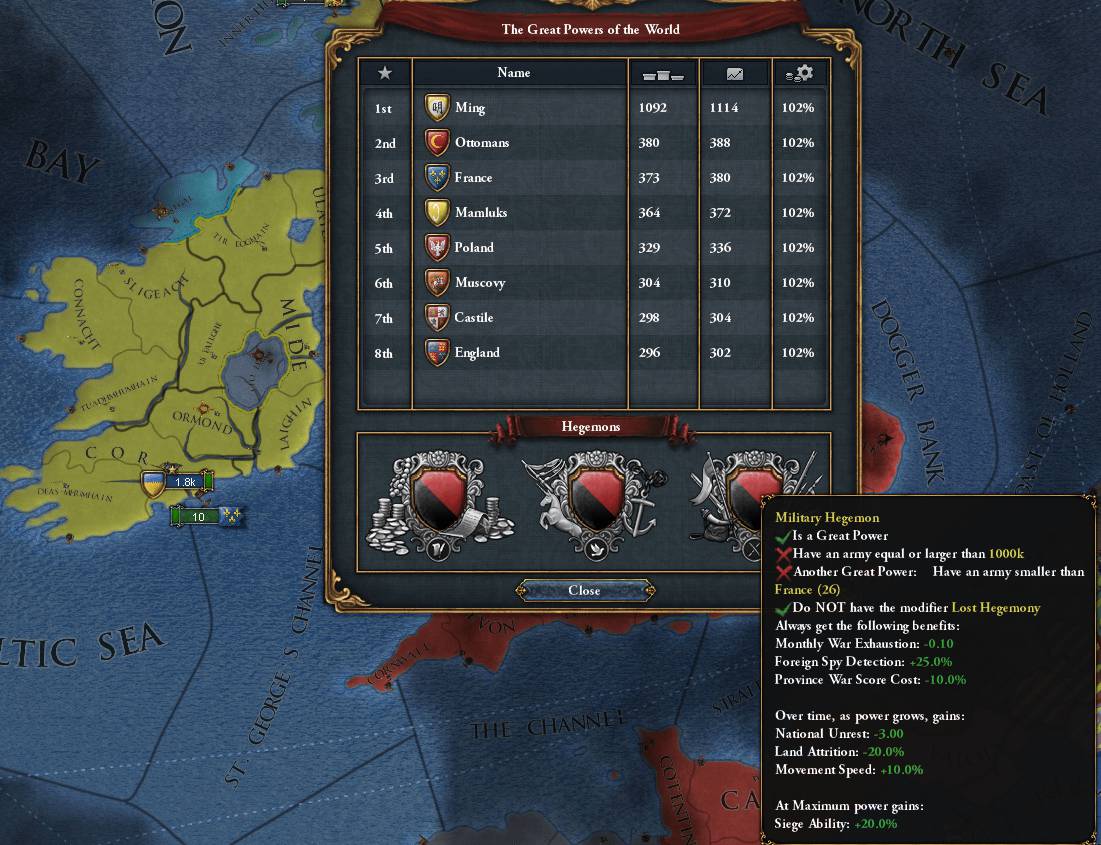This screenshot has width=1101, height=845.
Task: Choose the Ottomans row
Action: pyautogui.click(x=481, y=143)
